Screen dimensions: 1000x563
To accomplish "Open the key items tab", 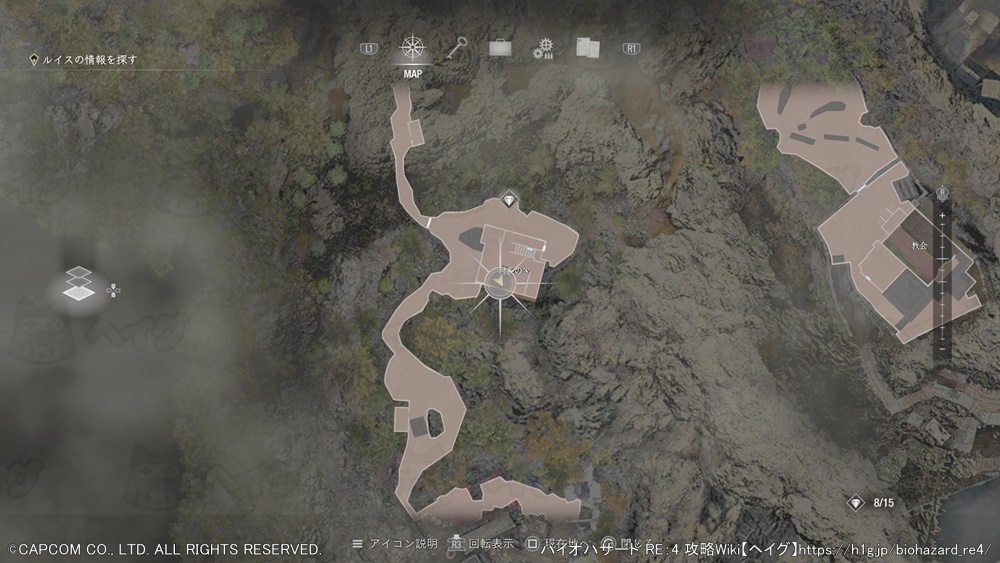I will pos(459,47).
